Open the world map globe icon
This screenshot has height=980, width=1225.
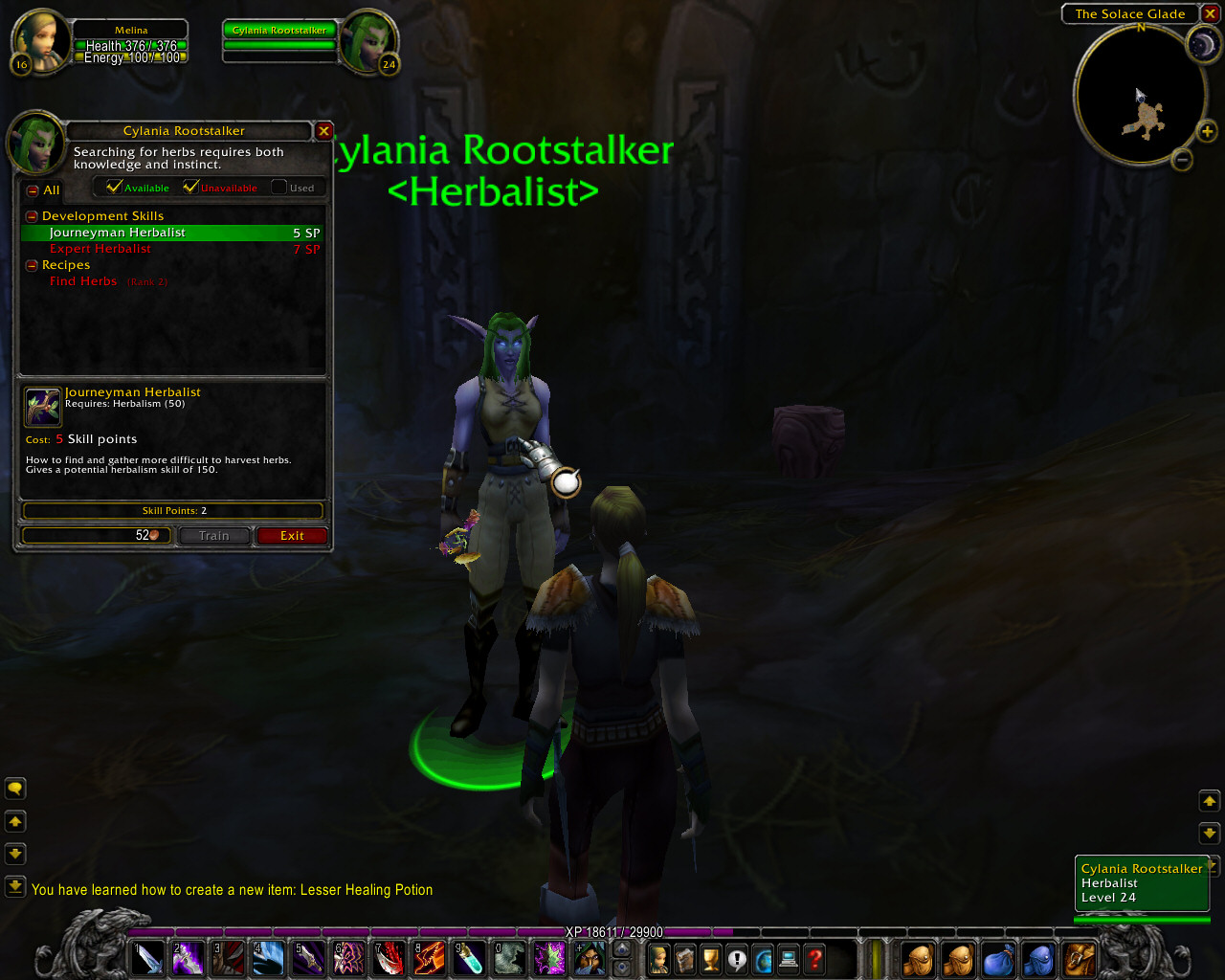pyautogui.click(x=762, y=959)
